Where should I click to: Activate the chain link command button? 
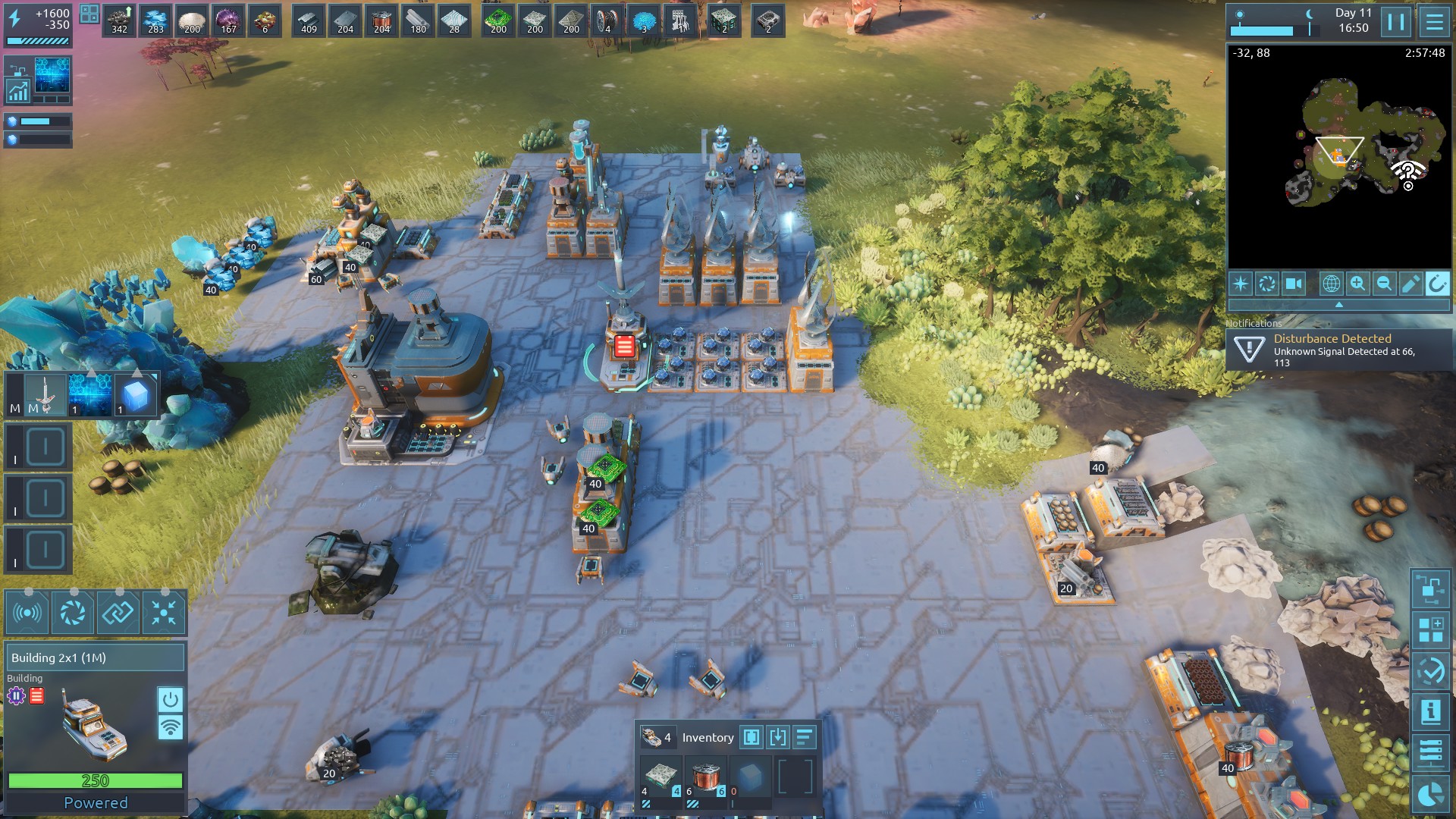click(118, 613)
